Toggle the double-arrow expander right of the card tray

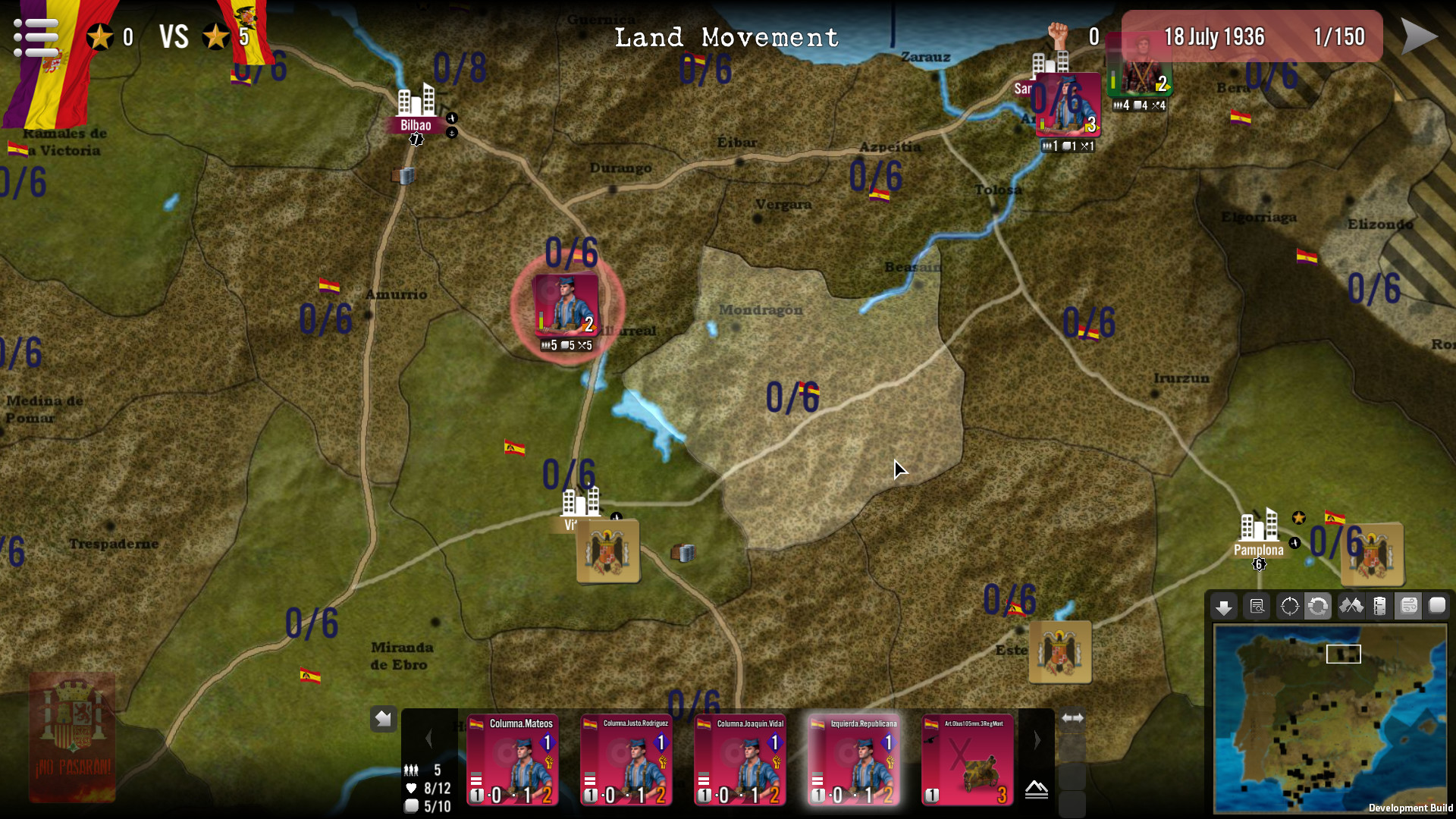[1072, 717]
